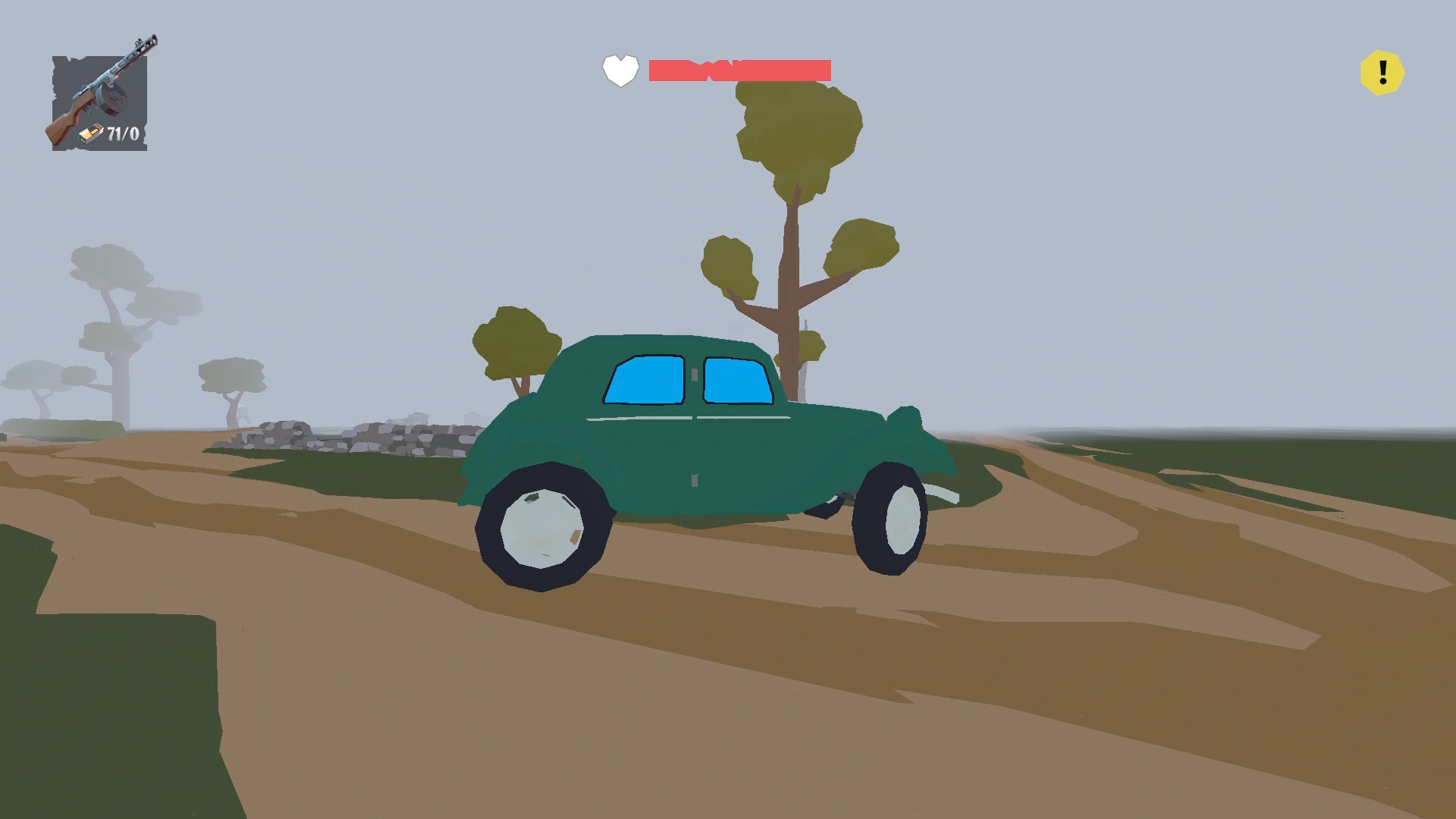Click the white heart health icon
The height and width of the screenshot is (819, 1456).
[620, 71]
